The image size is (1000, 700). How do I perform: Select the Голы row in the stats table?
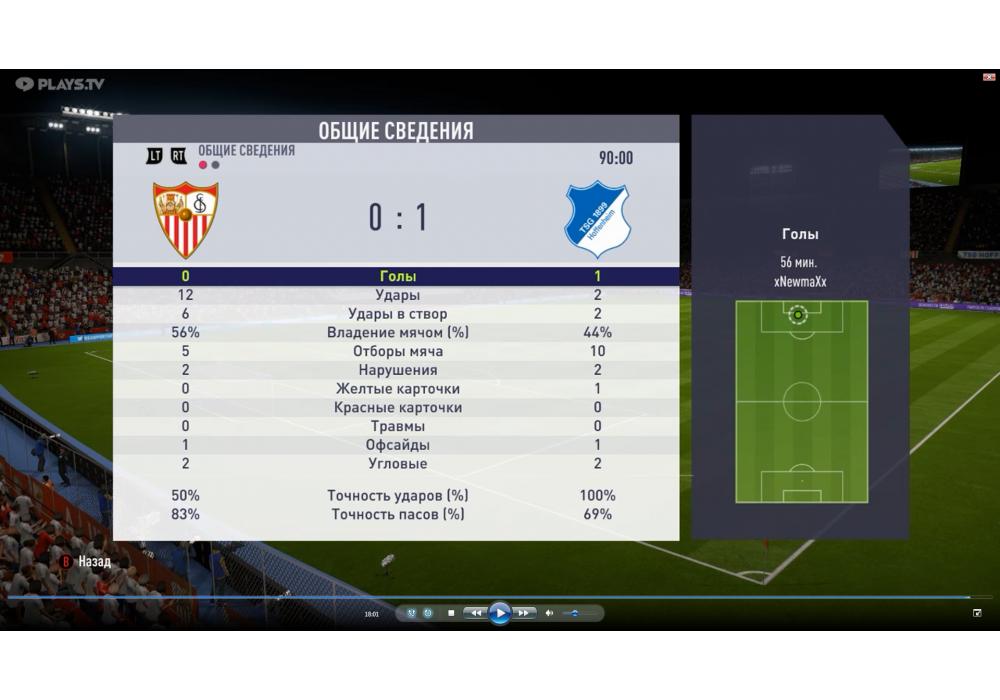click(x=397, y=276)
